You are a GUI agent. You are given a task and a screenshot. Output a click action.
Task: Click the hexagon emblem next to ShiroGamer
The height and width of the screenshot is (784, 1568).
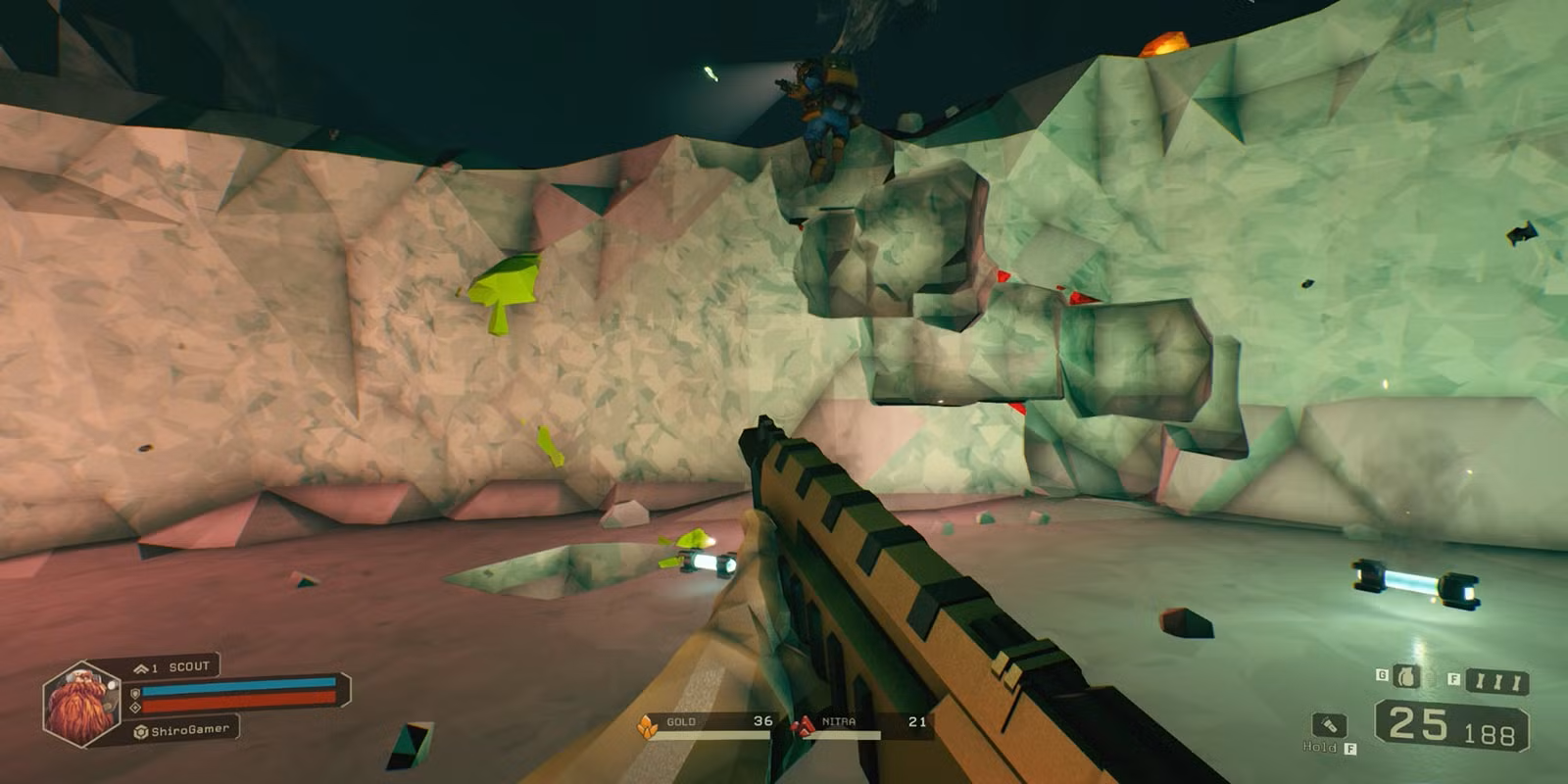[x=140, y=731]
